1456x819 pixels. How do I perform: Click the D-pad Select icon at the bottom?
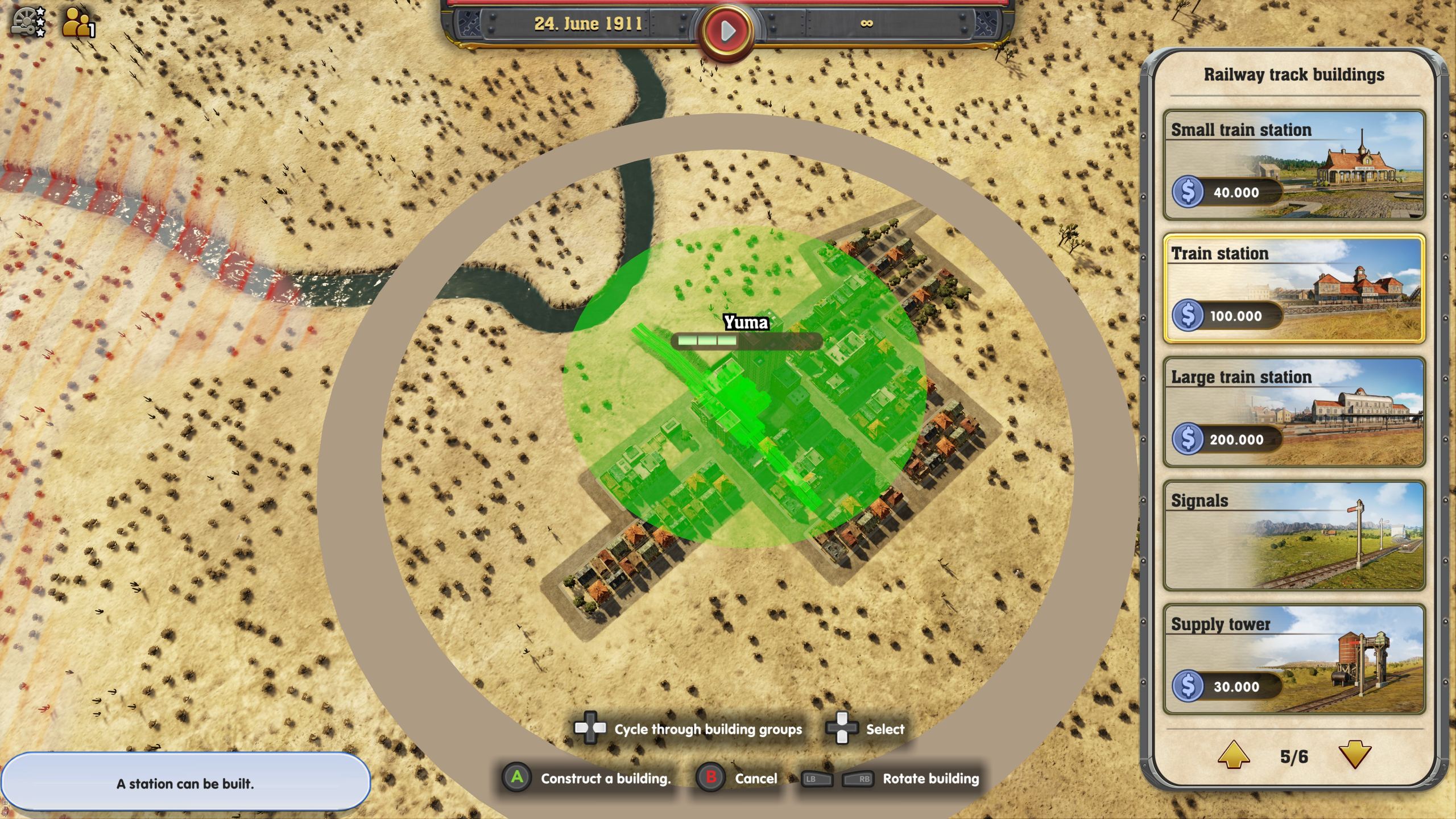(842, 729)
